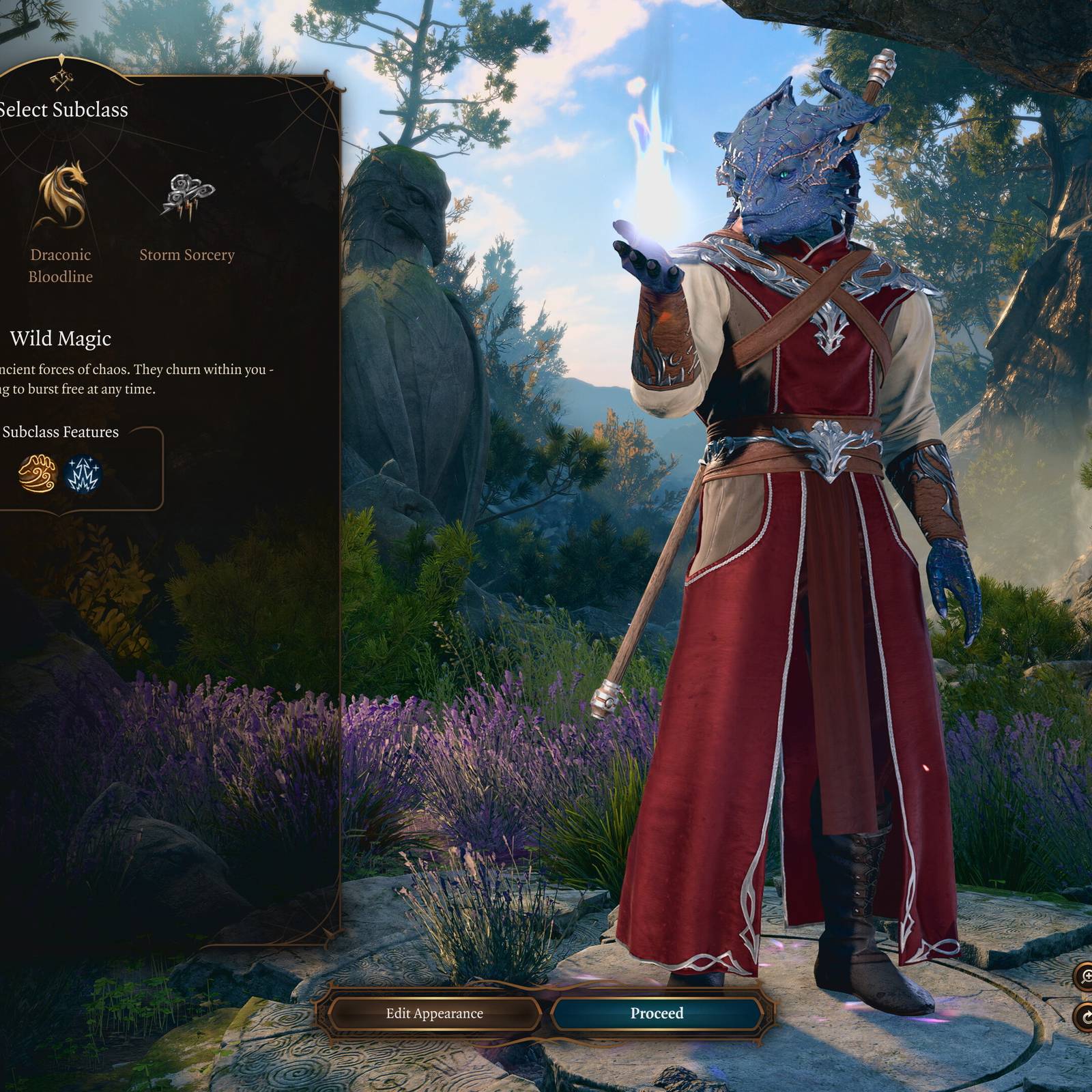
Task: Select the Storm Sorcery subclass
Action: coord(187,198)
